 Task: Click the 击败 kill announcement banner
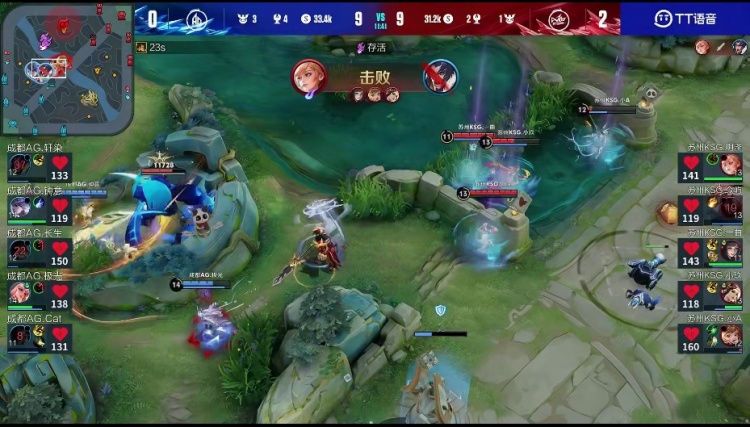click(x=375, y=77)
